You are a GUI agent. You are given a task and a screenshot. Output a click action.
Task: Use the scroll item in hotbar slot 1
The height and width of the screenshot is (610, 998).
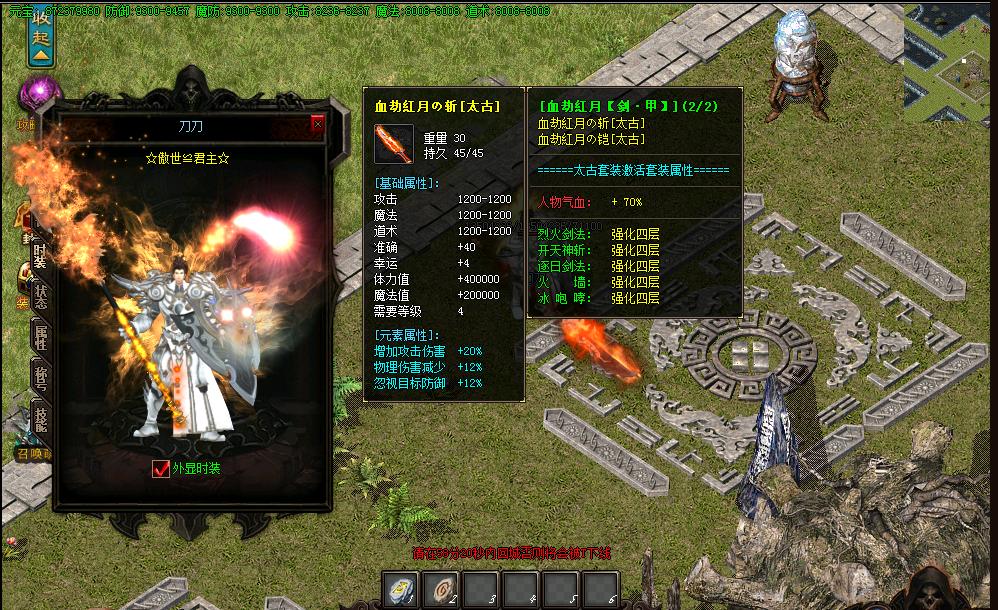coord(401,590)
